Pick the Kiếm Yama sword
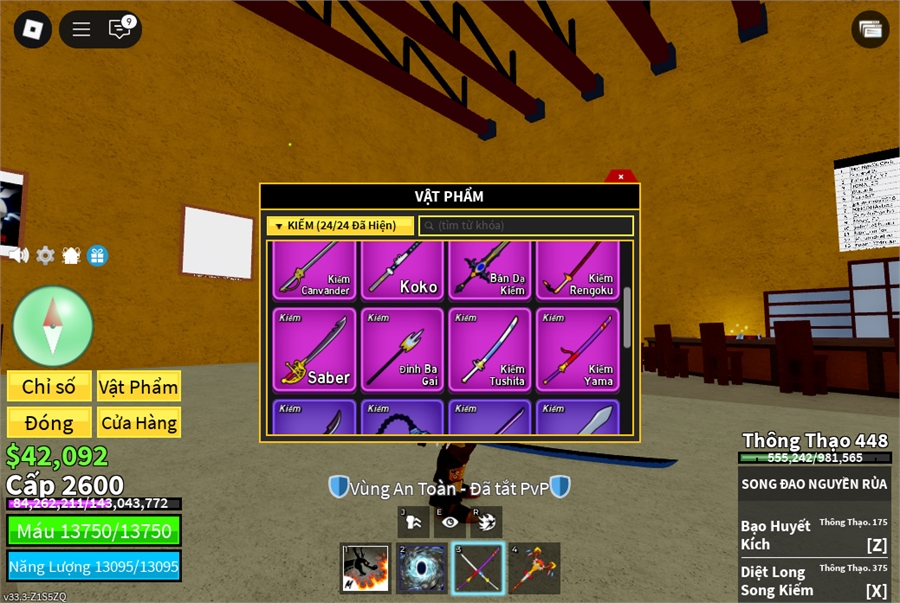This screenshot has width=900, height=603. coord(578,349)
